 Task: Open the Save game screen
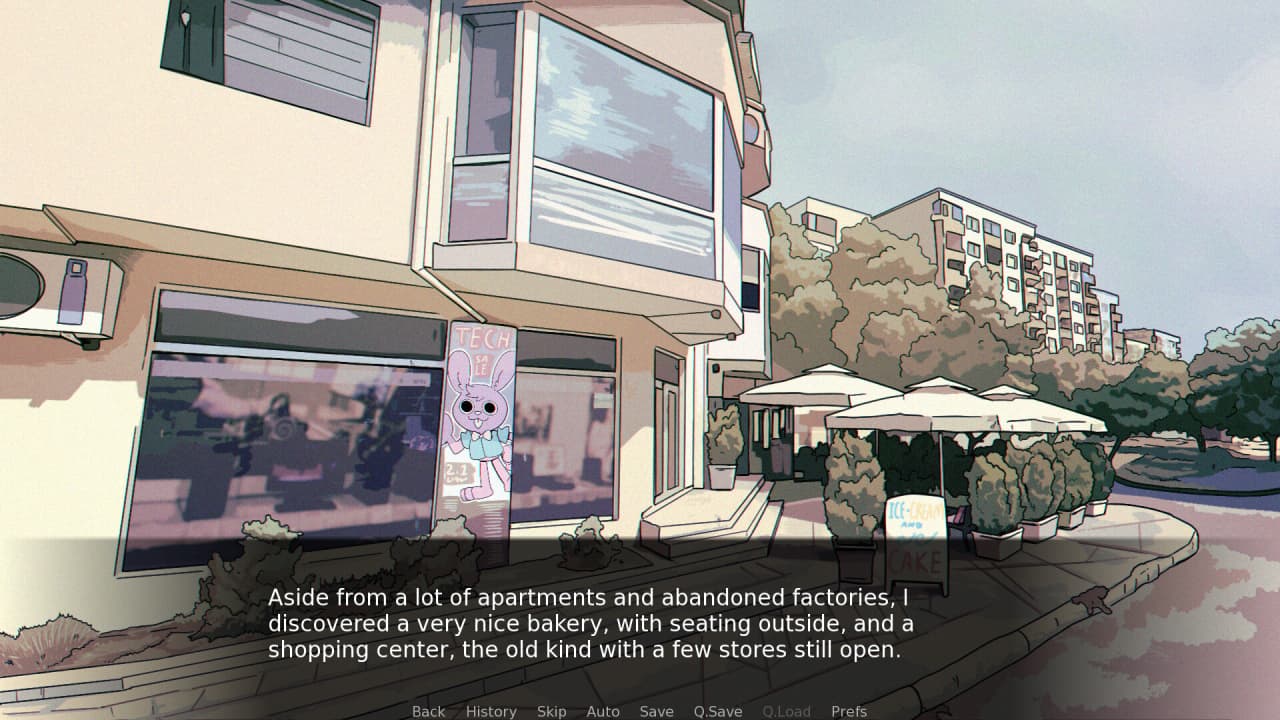[x=656, y=711]
